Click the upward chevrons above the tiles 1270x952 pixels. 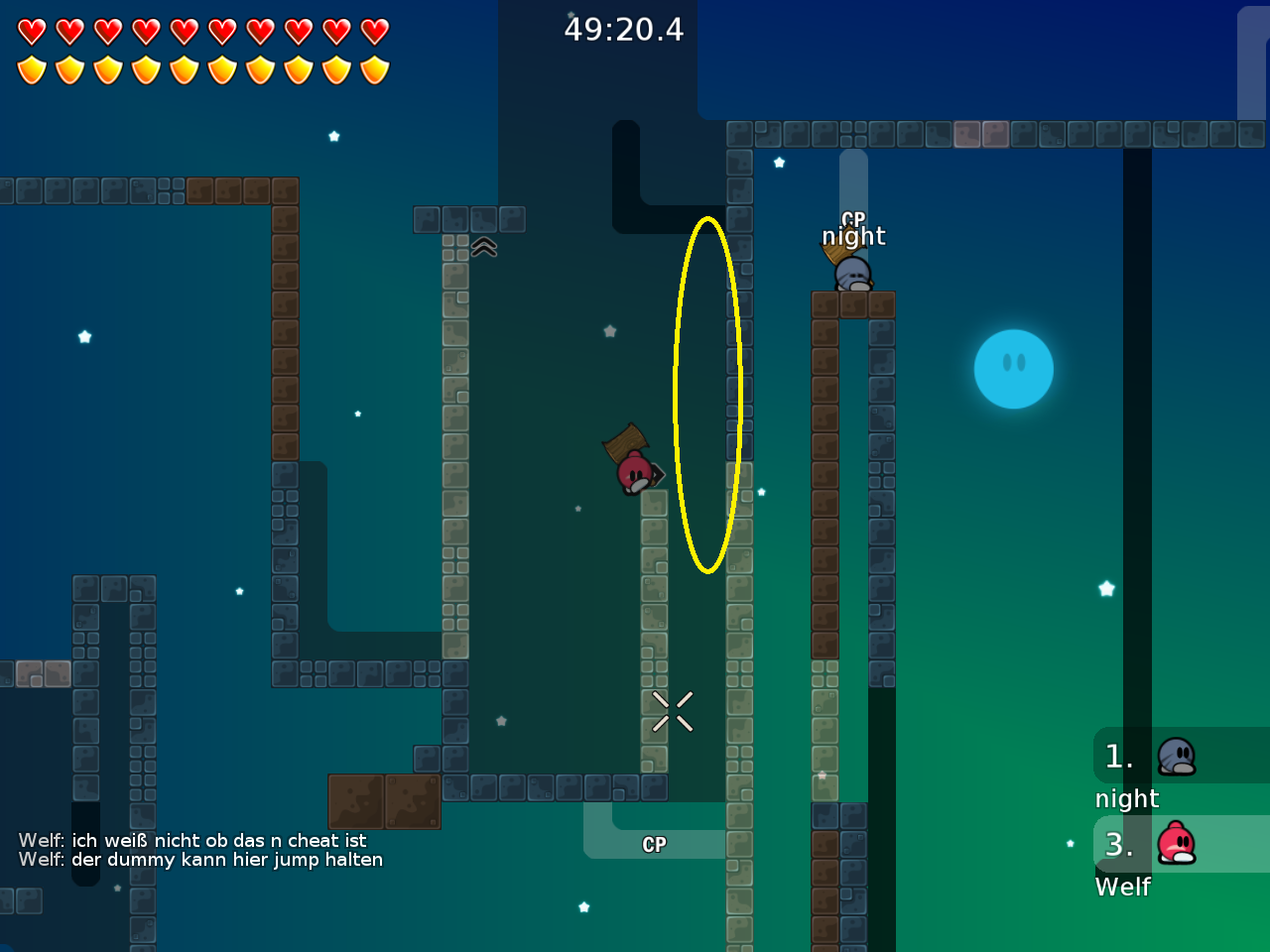pos(483,246)
